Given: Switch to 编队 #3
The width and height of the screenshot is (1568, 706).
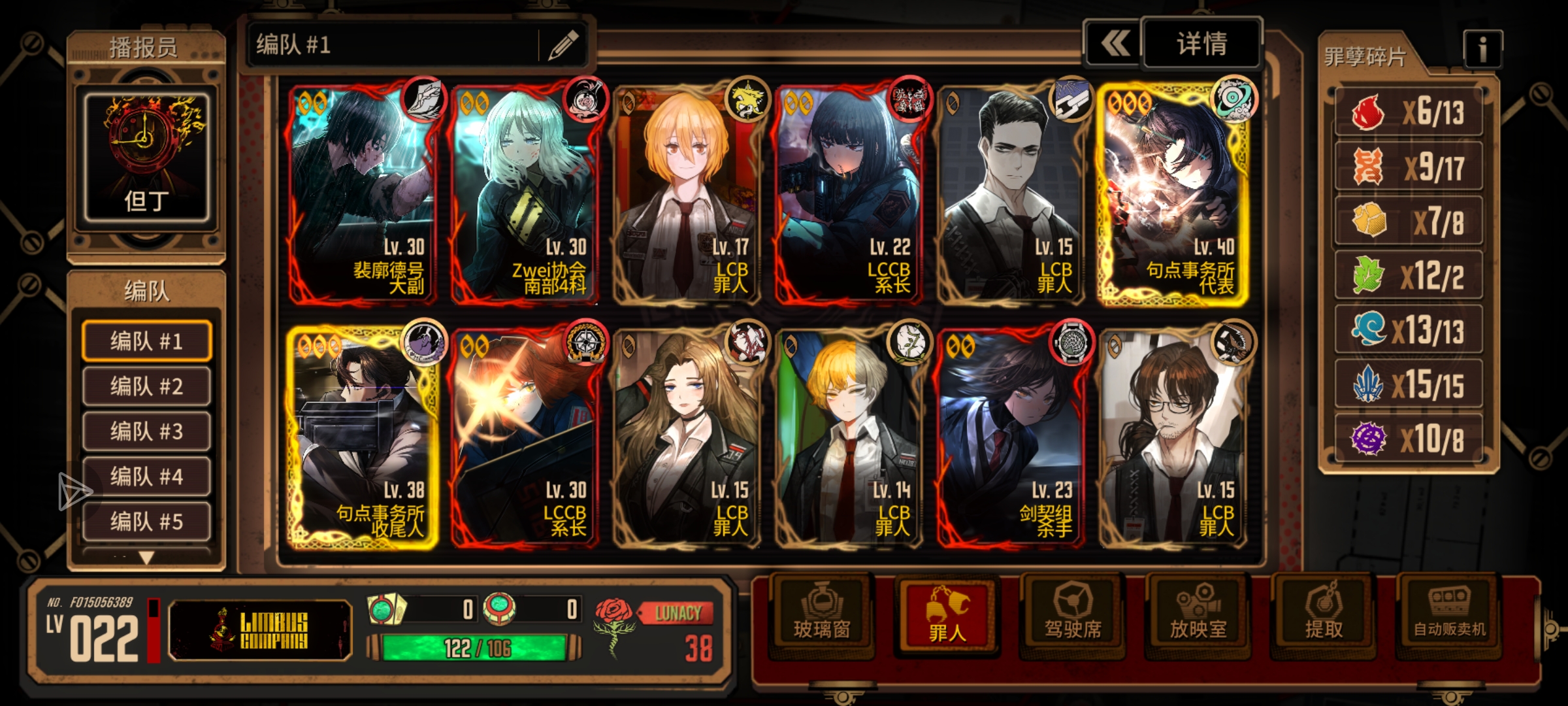Looking at the screenshot, I should point(146,431).
